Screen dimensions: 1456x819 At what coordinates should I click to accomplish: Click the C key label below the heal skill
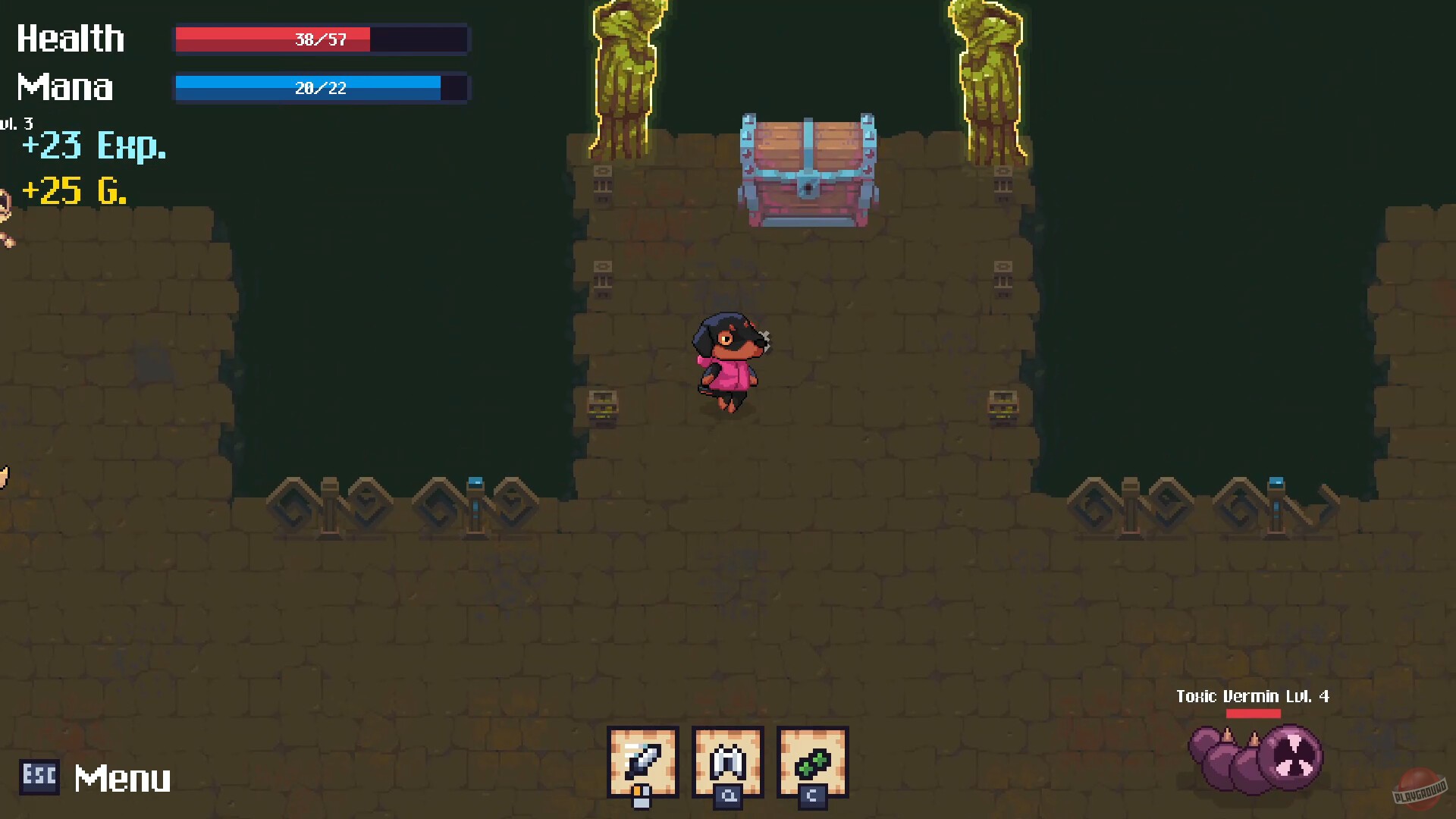[811, 798]
